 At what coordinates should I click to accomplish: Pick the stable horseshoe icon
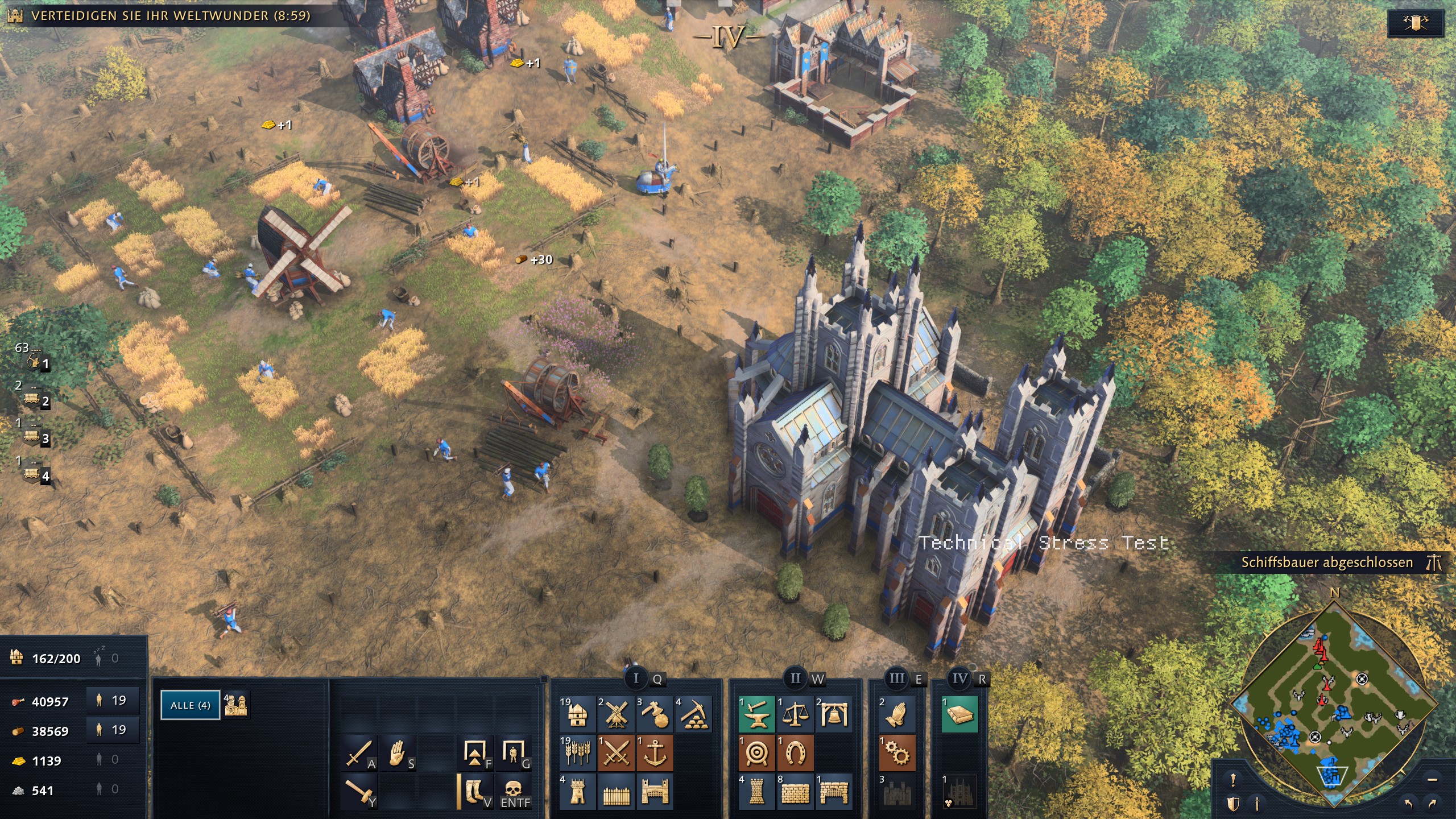795,753
